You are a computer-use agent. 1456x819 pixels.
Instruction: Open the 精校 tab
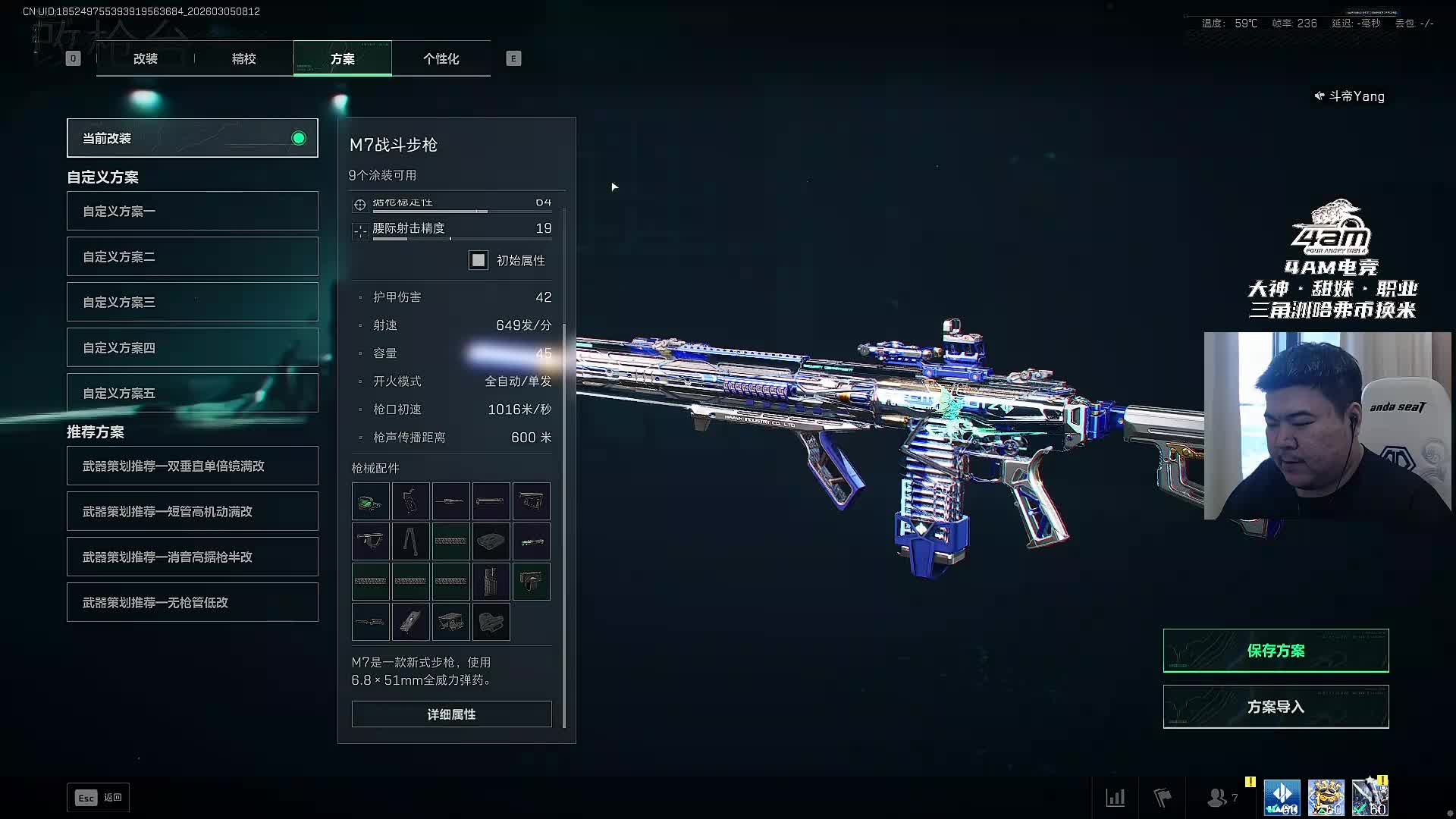(243, 58)
